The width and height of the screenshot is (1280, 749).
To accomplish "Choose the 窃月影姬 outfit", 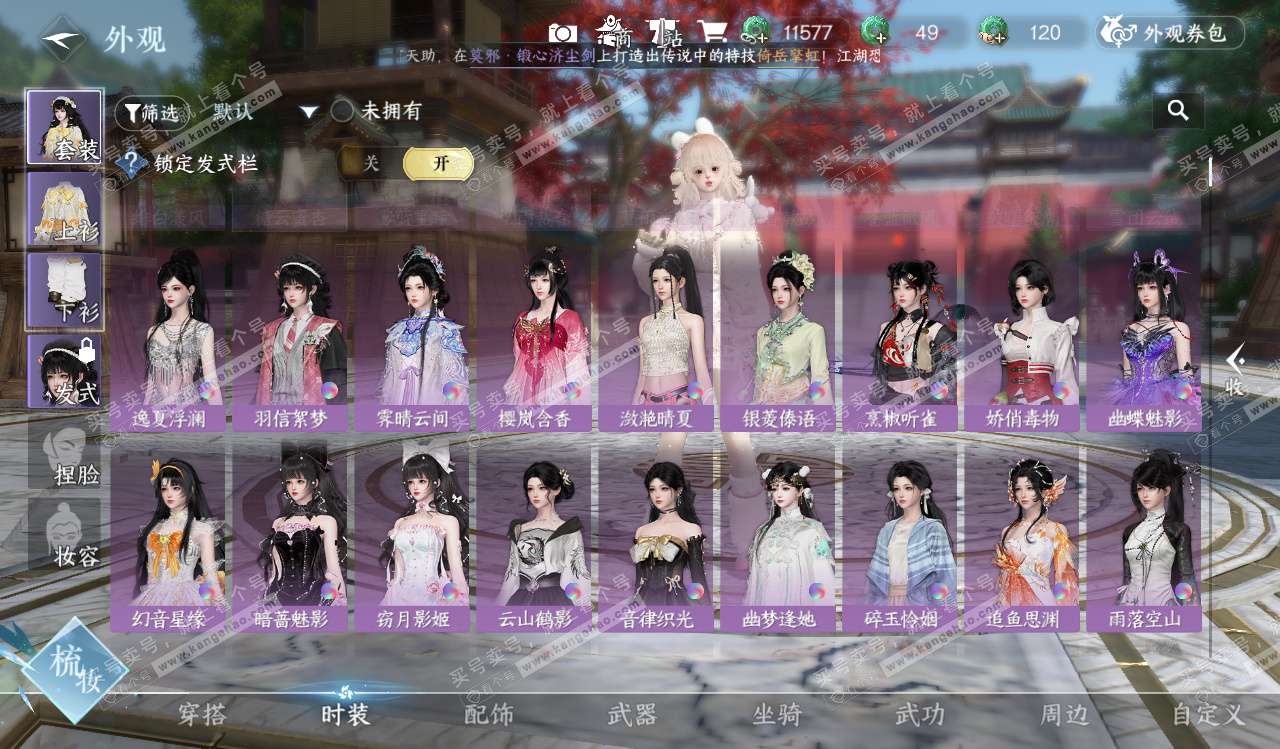I will [412, 538].
